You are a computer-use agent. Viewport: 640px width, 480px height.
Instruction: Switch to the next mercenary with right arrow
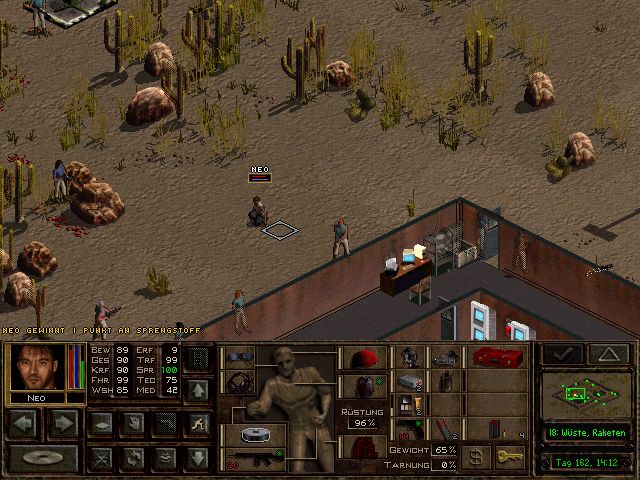point(62,424)
